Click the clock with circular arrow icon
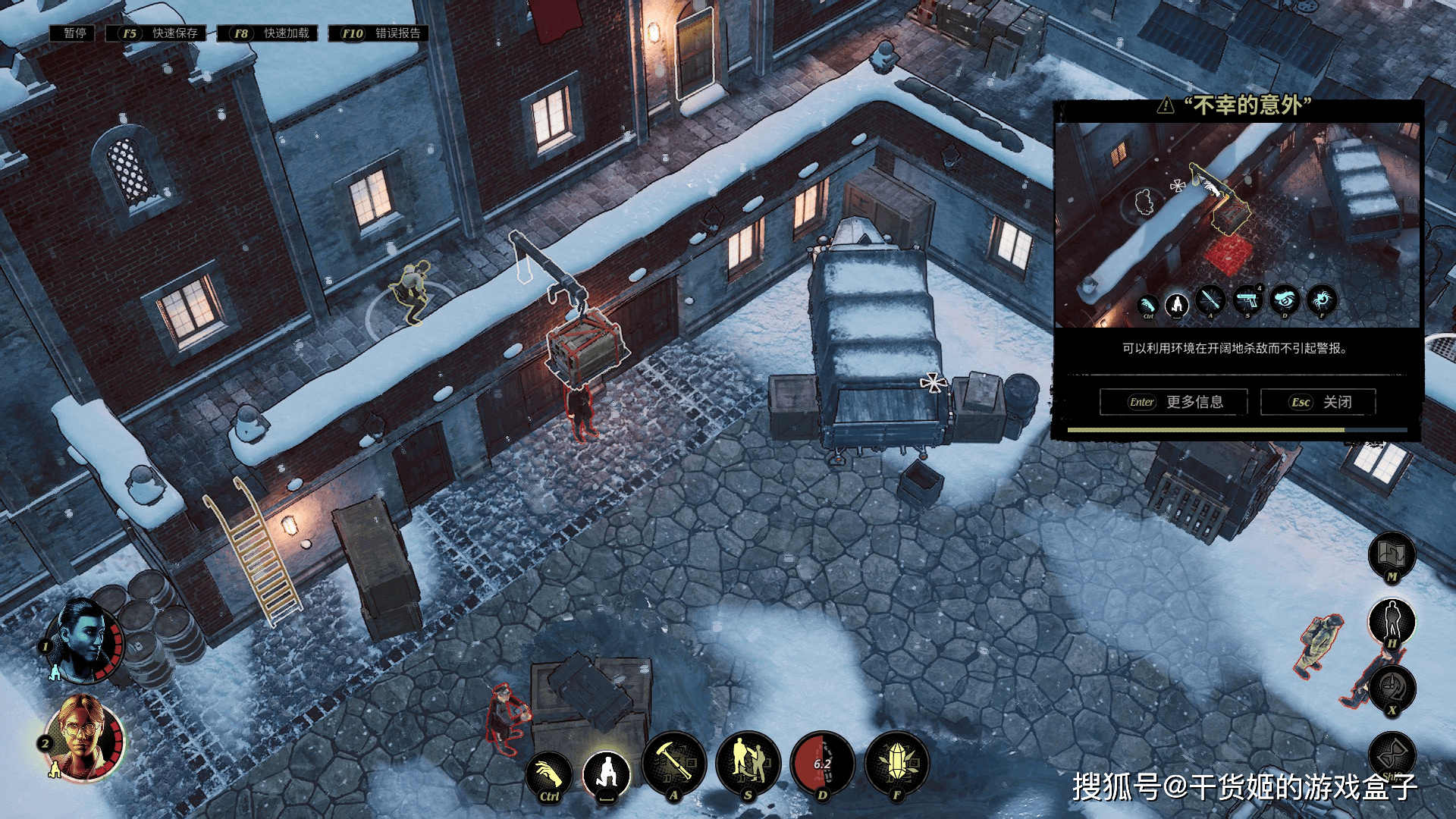The image size is (1456, 819). [1392, 688]
